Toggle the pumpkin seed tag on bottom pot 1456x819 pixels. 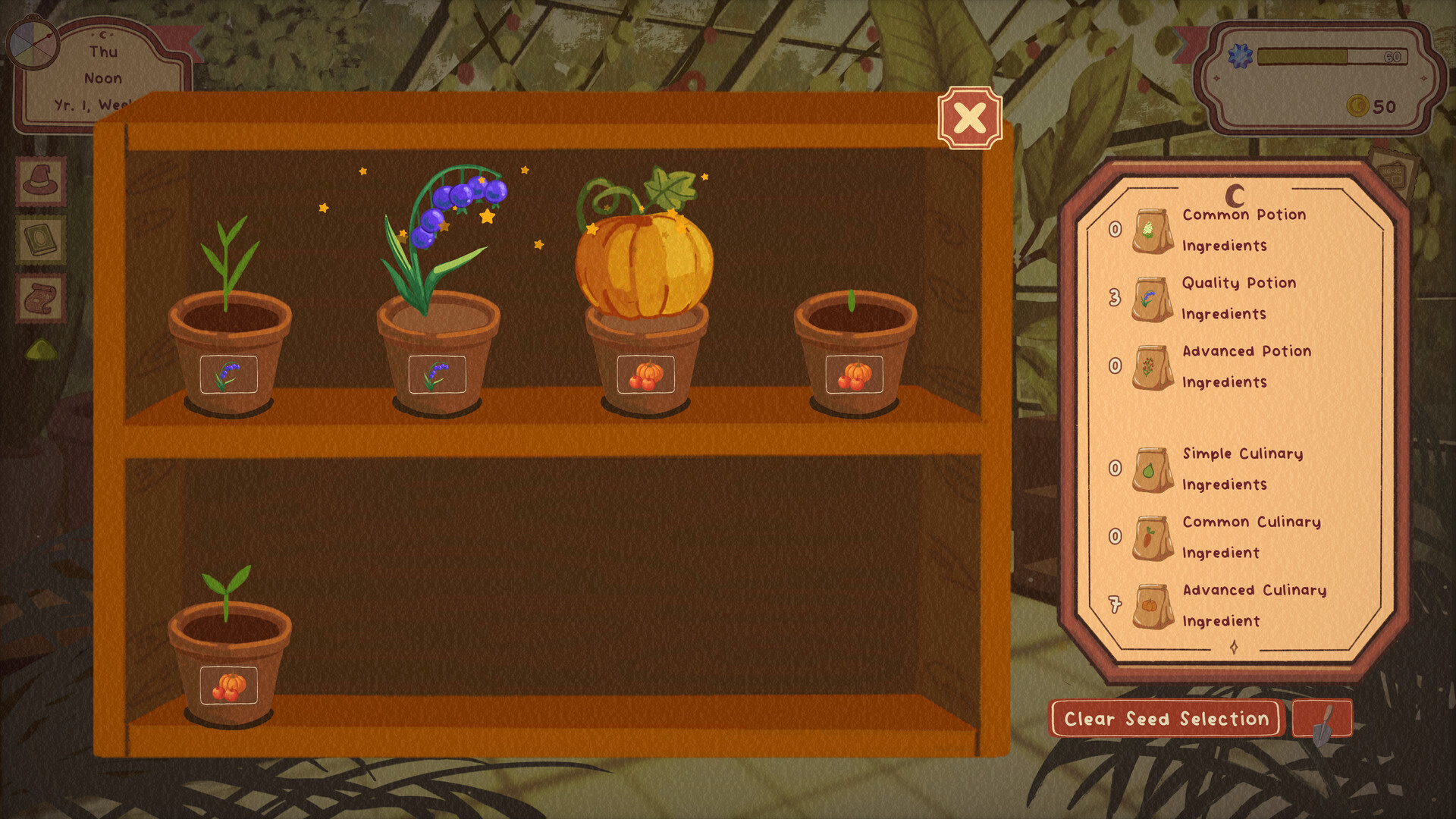(x=227, y=685)
